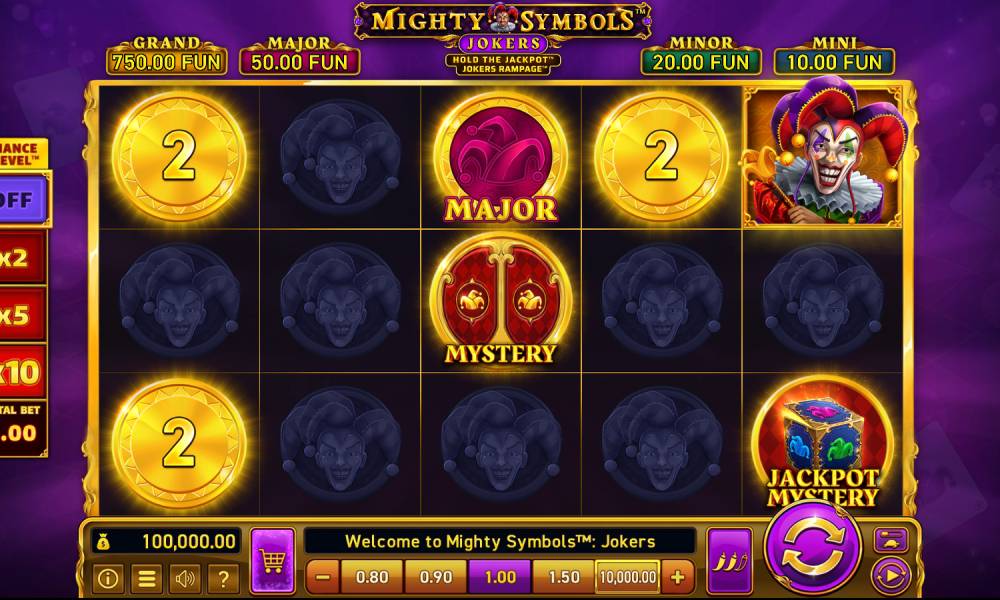
Task: Activate the chili peppers turbo button
Action: tap(729, 561)
